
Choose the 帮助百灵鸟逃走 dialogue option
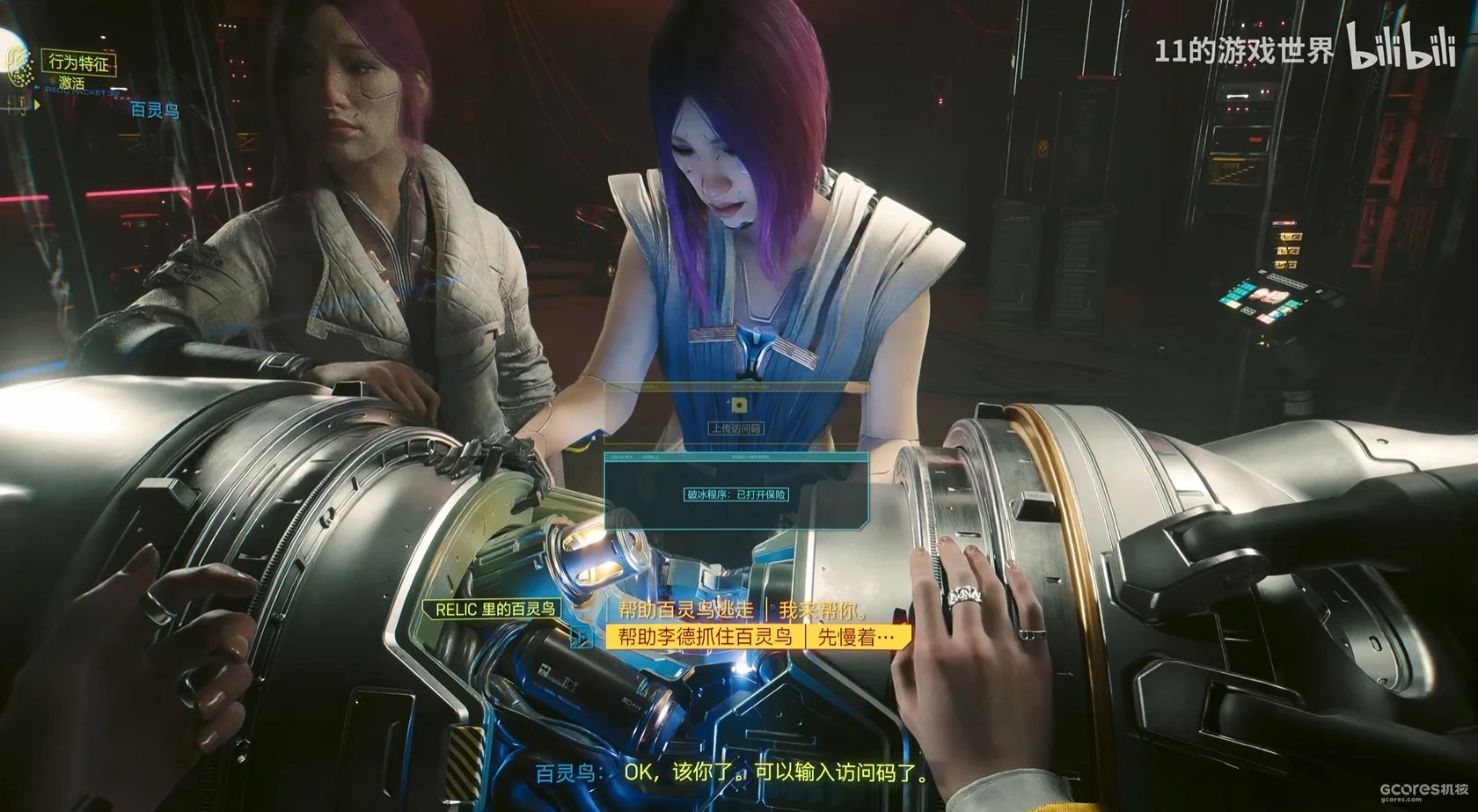[686, 610]
